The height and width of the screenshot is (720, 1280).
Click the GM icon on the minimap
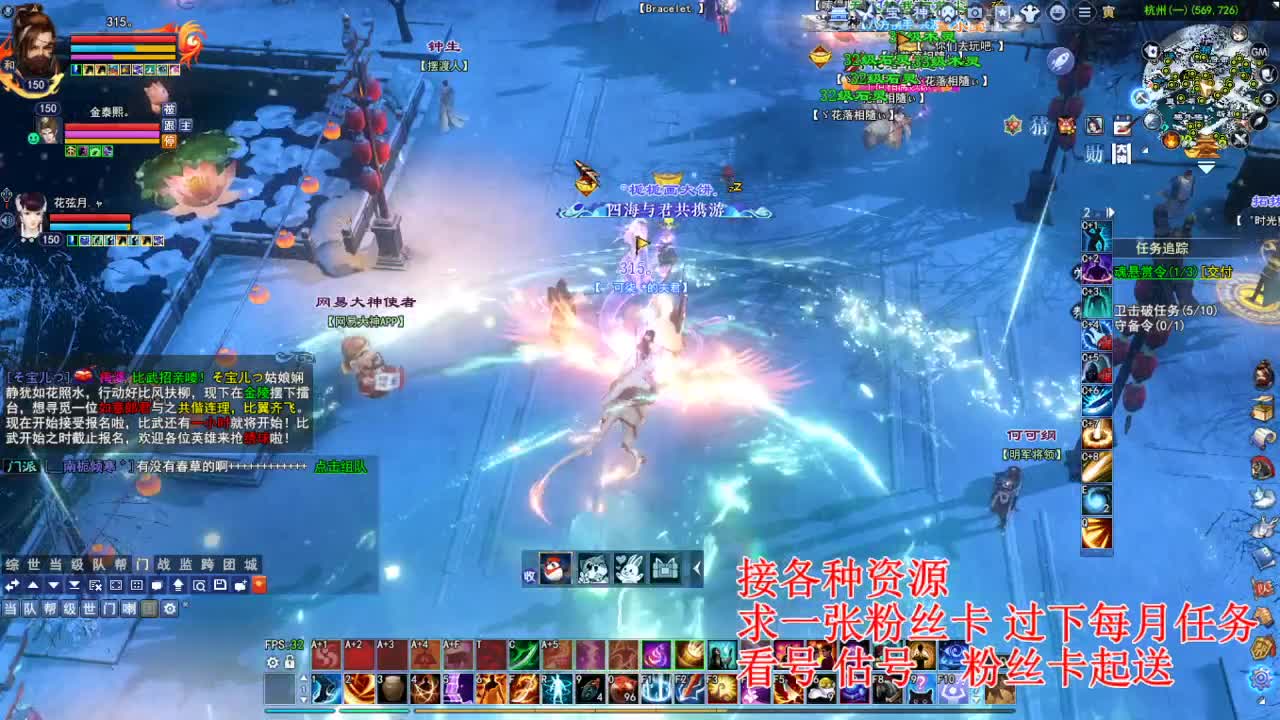tap(1258, 52)
